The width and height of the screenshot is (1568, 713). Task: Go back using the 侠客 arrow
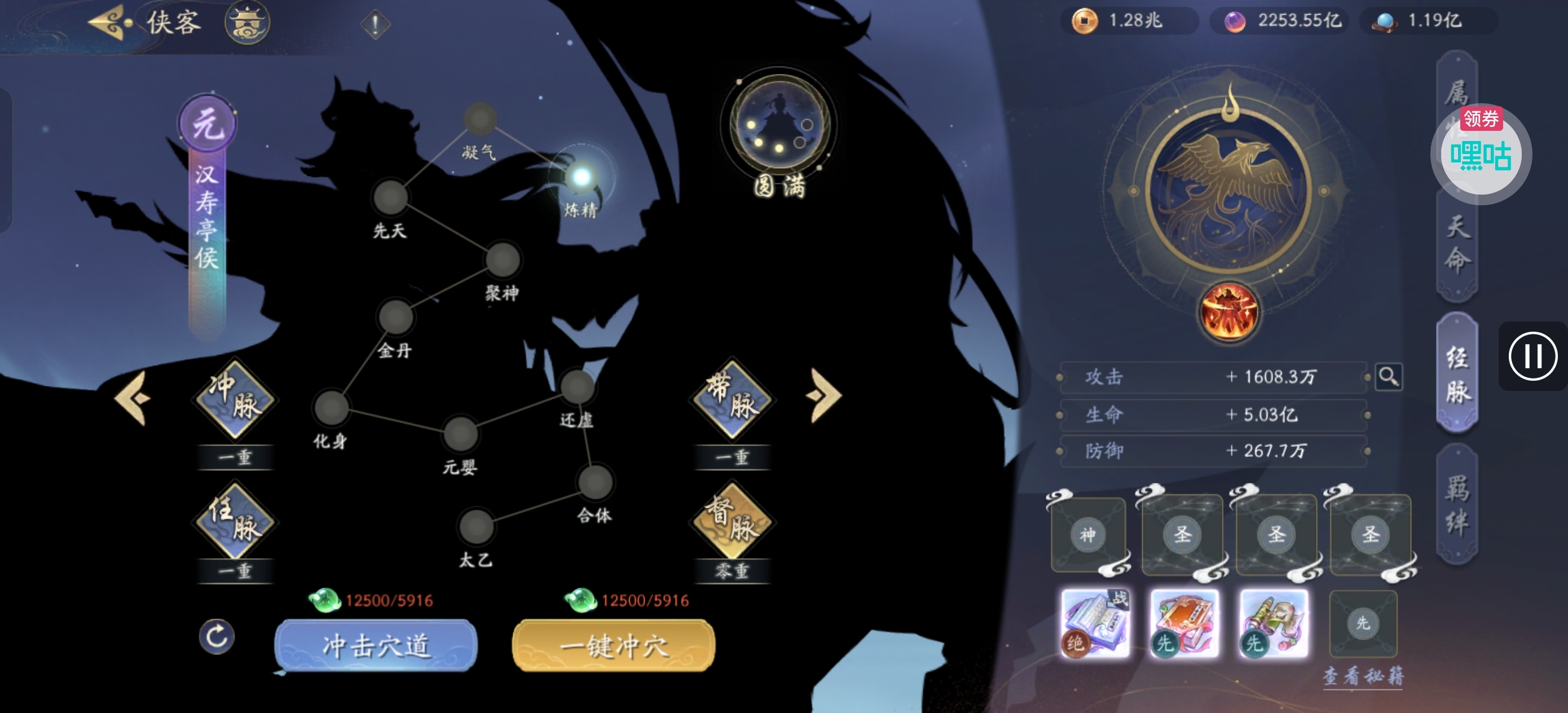109,23
